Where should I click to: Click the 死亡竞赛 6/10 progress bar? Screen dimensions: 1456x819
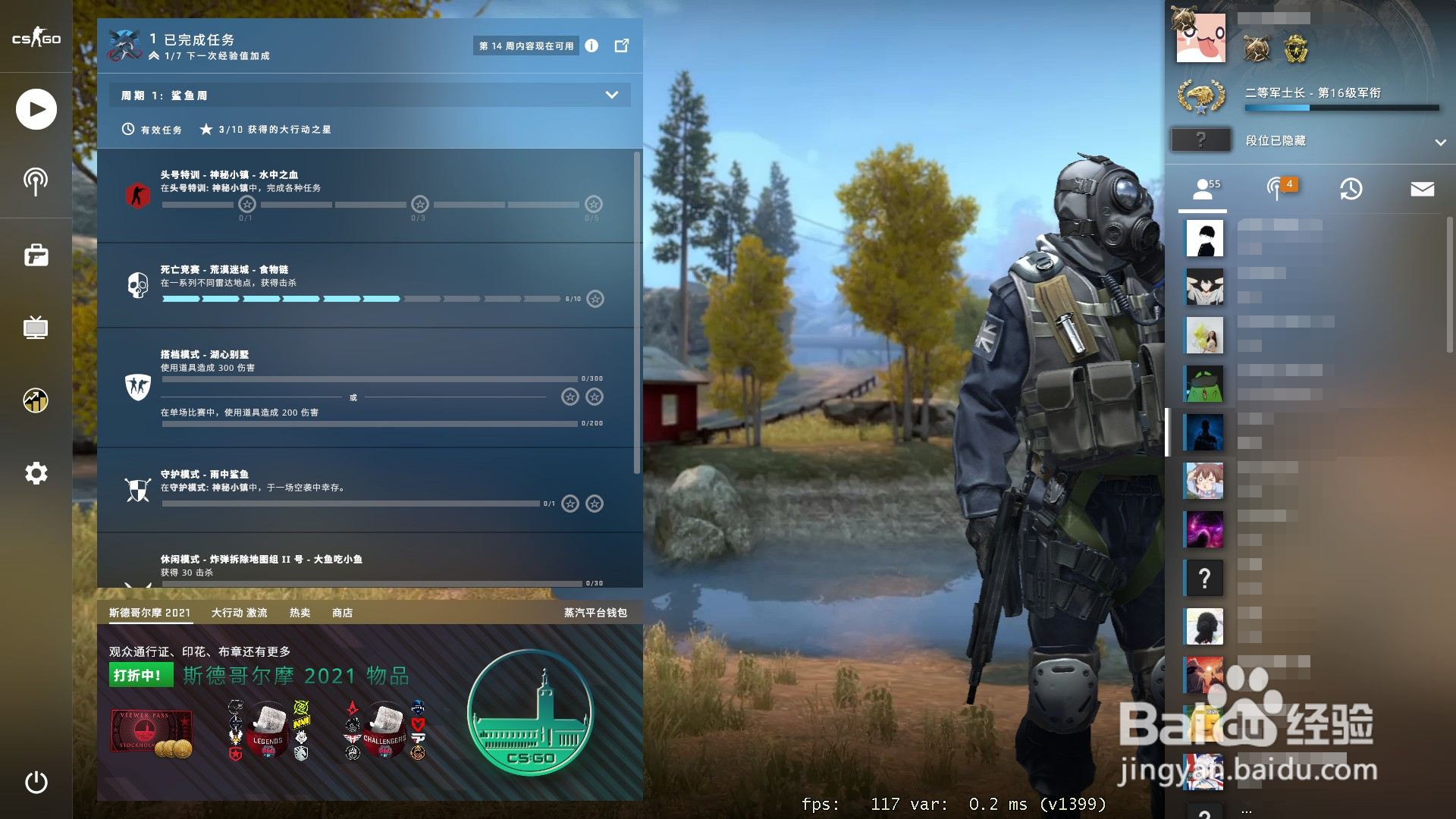[x=364, y=299]
